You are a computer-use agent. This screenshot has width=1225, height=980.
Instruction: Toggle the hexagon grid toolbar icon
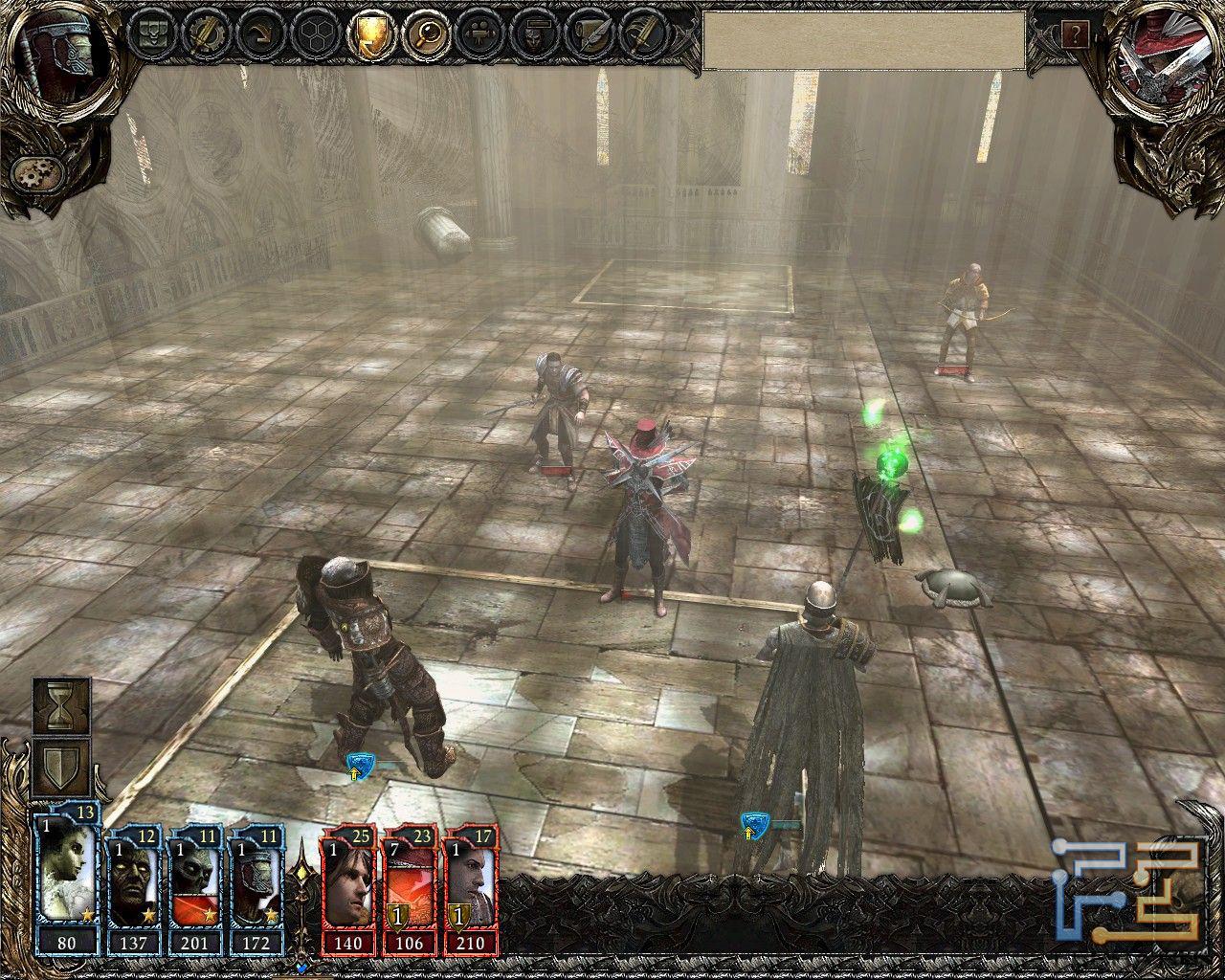pos(315,35)
